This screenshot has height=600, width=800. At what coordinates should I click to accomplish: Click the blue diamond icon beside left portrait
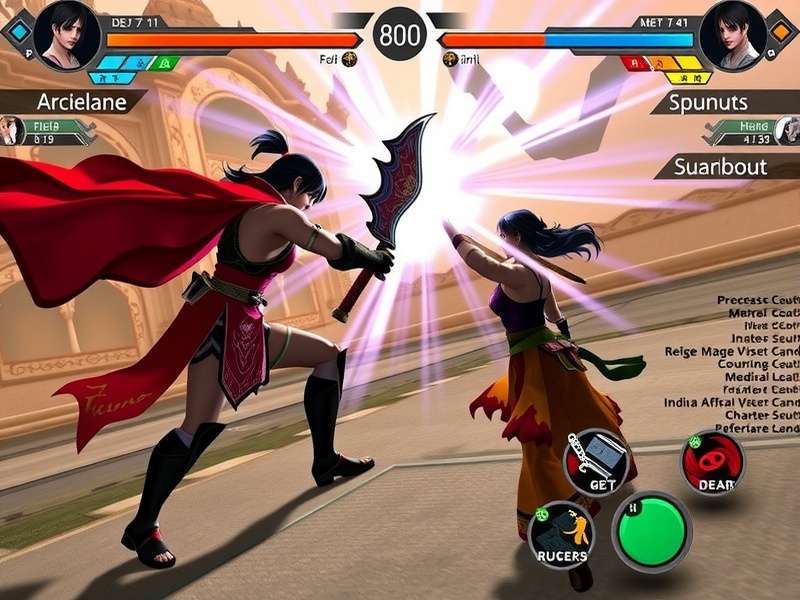tap(17, 30)
